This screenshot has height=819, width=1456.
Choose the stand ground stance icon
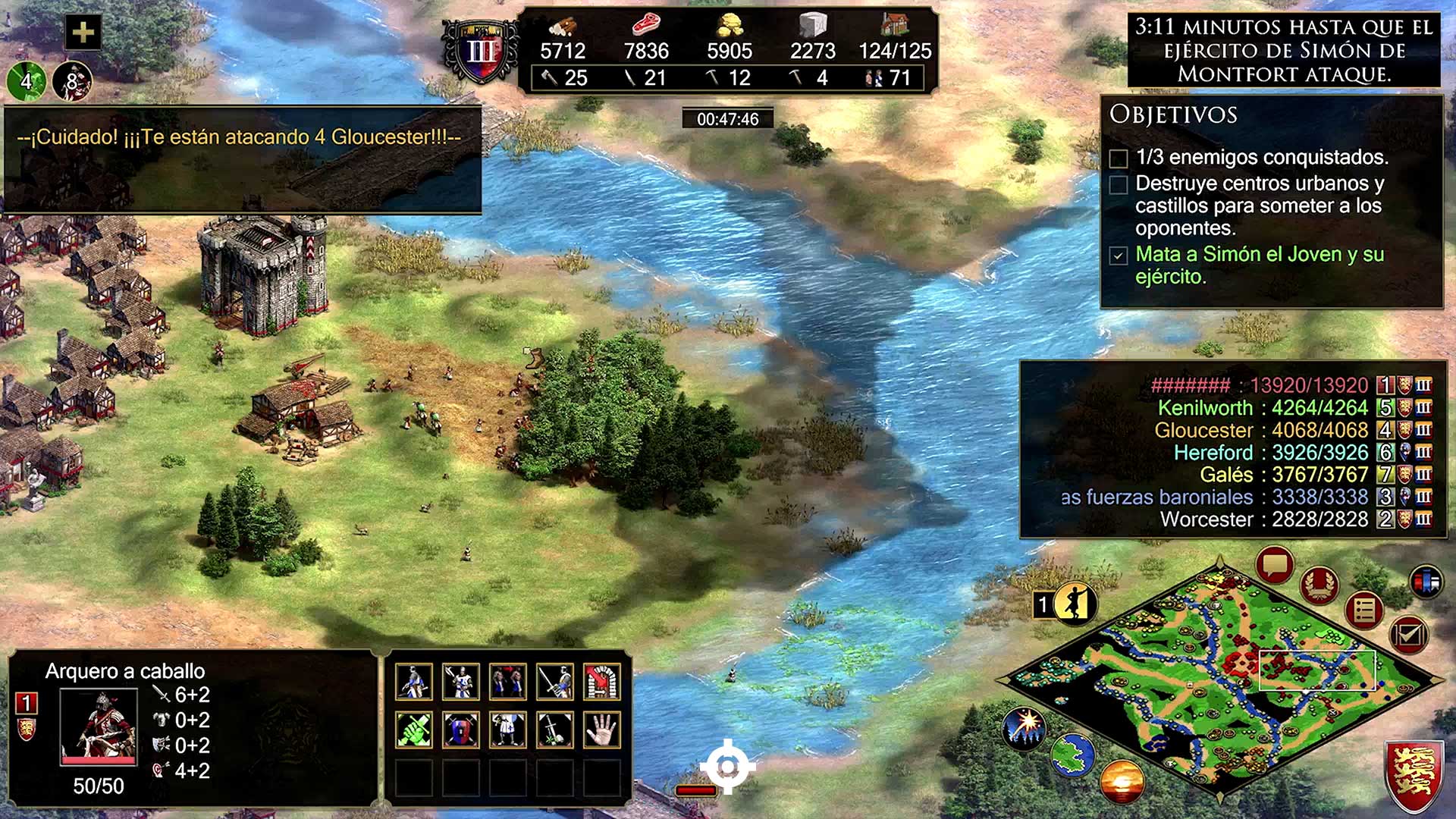coord(508,730)
